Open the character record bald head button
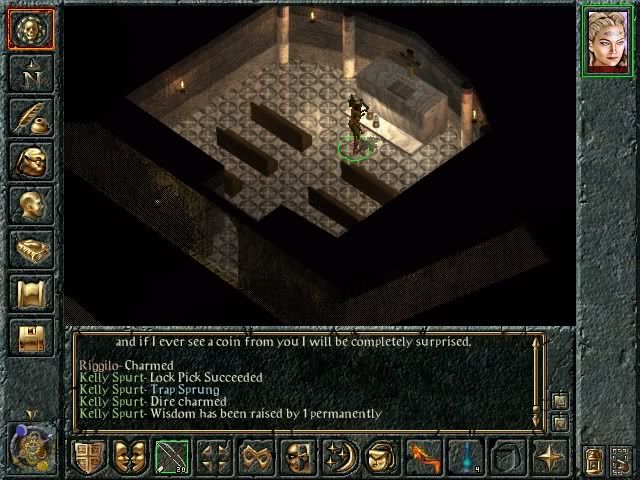Viewport: 640px width, 480px height. coord(30,205)
